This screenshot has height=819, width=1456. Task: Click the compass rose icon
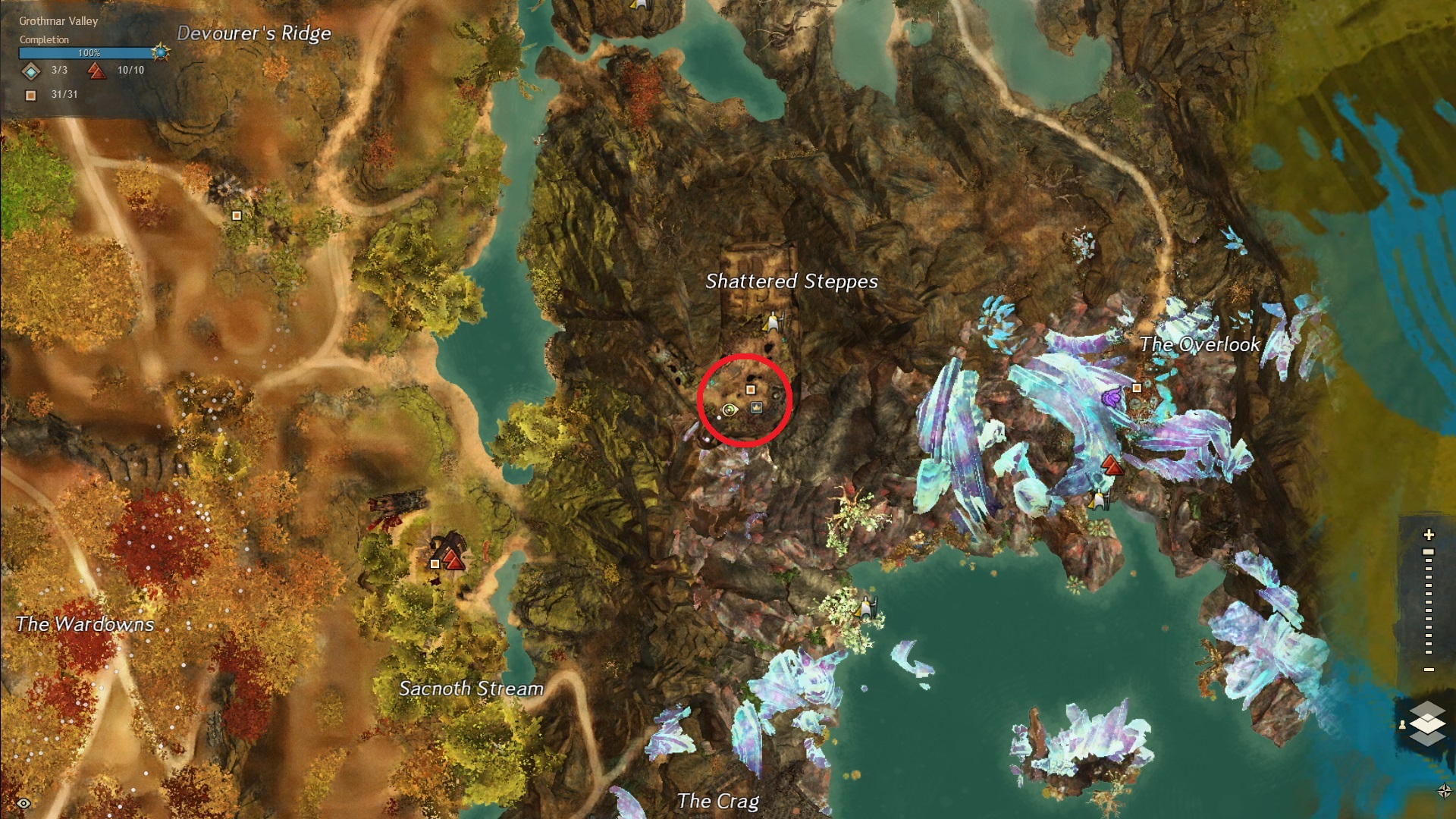click(x=1443, y=791)
